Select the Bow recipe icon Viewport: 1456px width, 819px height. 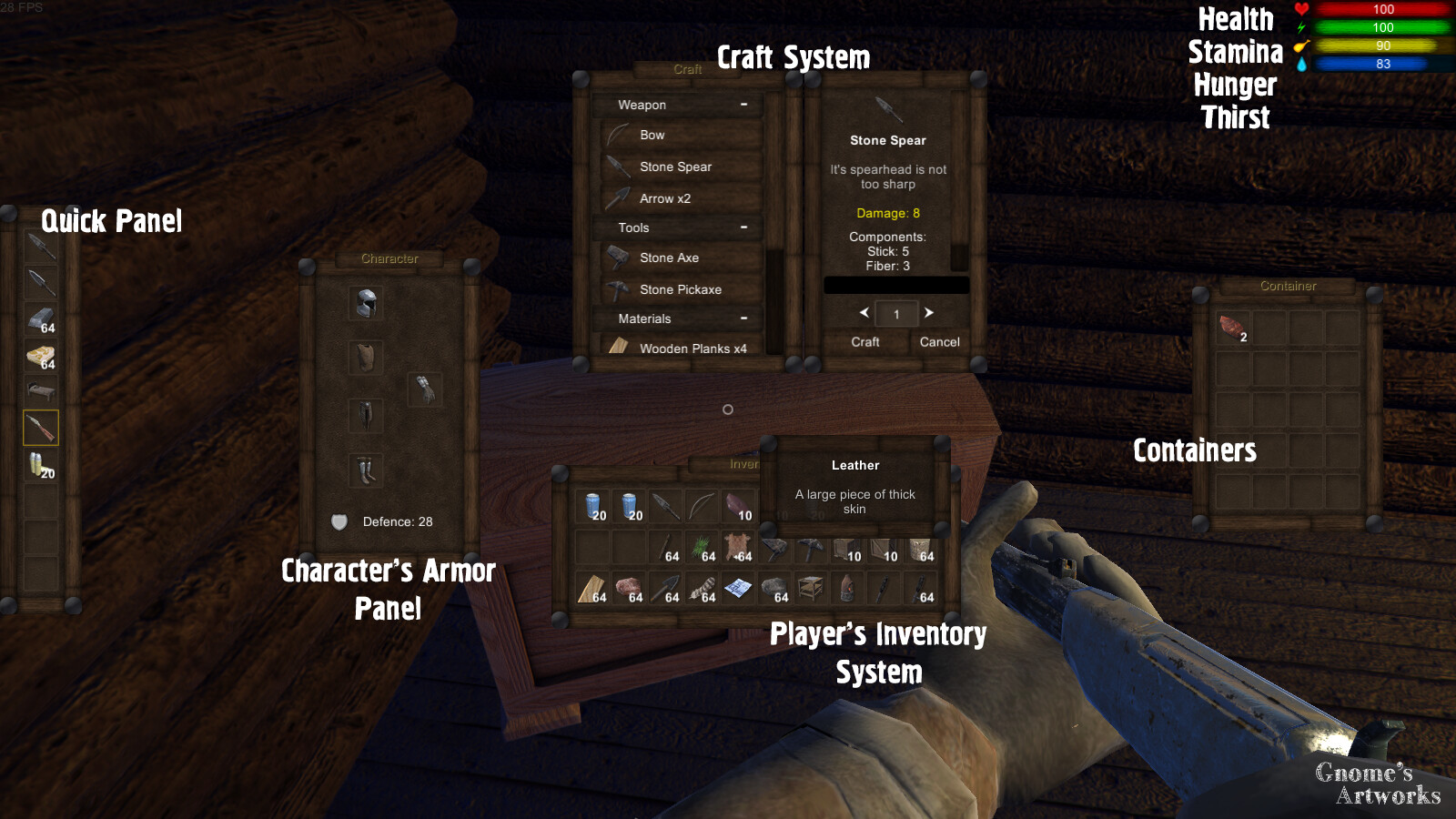click(617, 135)
